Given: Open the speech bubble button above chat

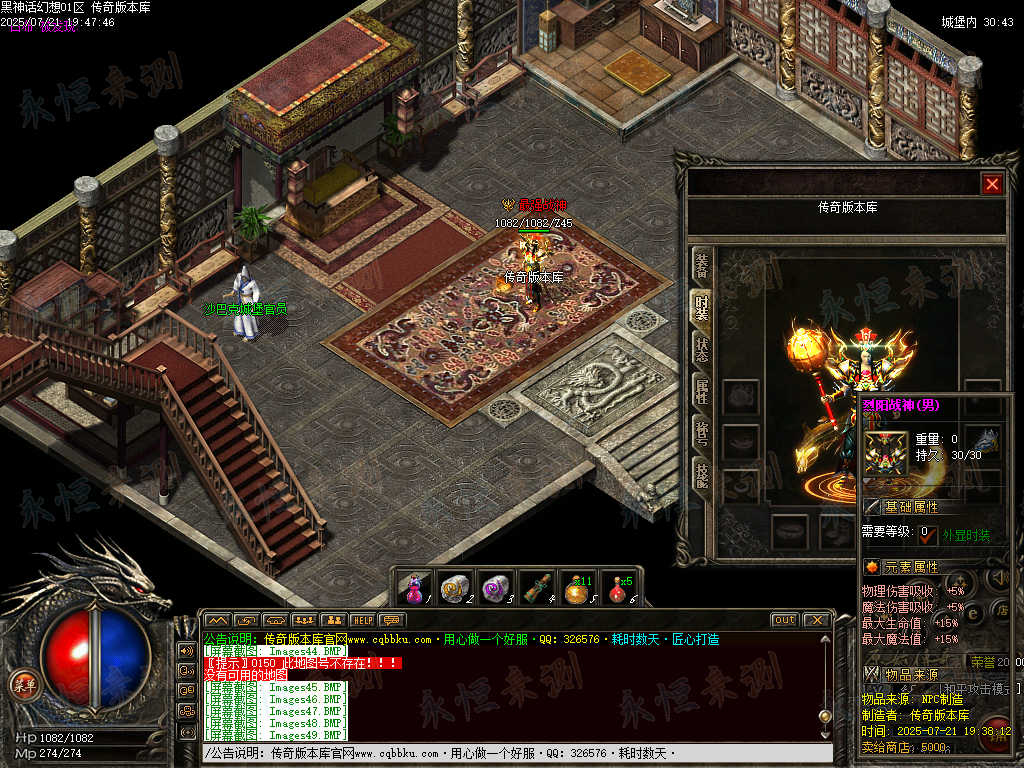Looking at the screenshot, I should click(x=391, y=620).
